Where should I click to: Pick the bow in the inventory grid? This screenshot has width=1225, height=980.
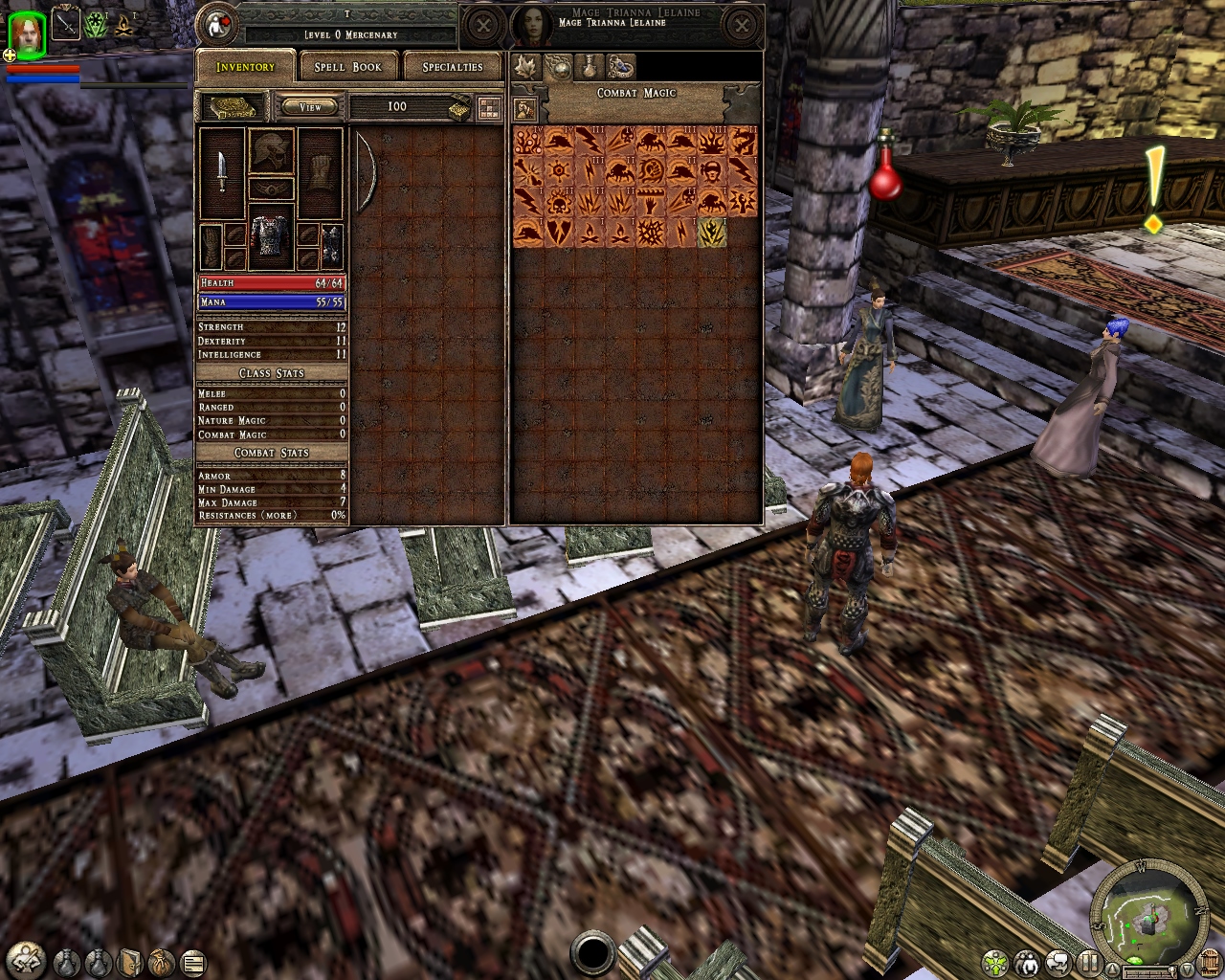(365, 172)
